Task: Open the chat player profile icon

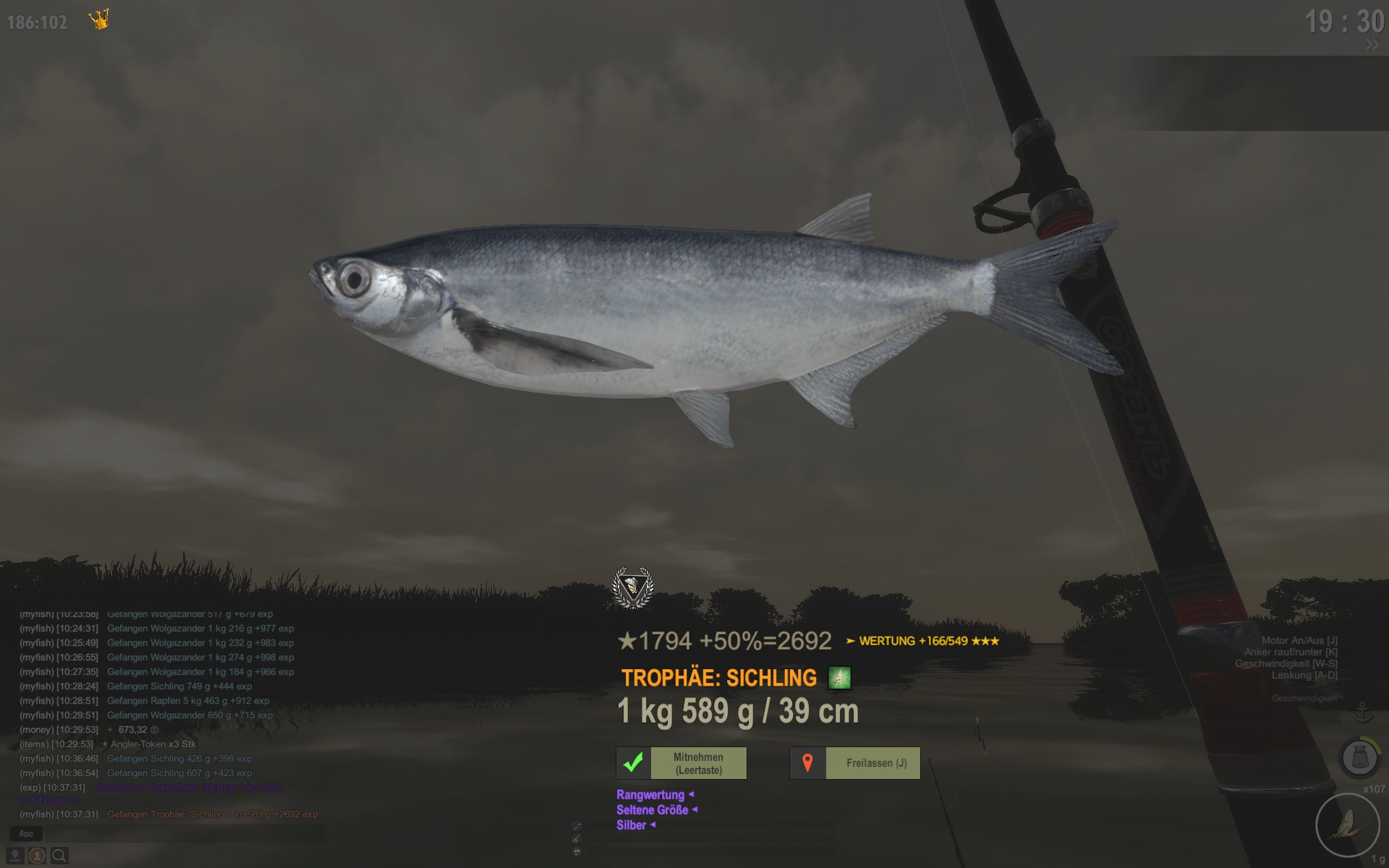Action: click(x=37, y=856)
